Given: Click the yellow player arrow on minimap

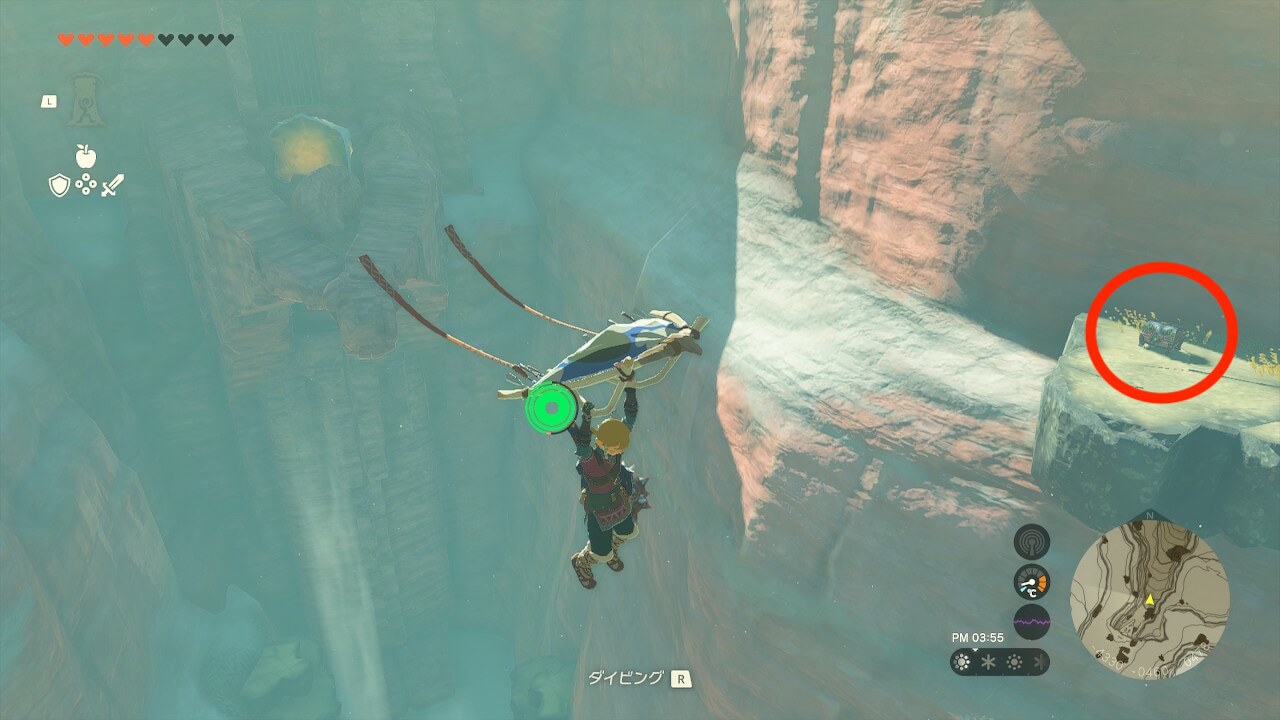Looking at the screenshot, I should point(1150,600).
